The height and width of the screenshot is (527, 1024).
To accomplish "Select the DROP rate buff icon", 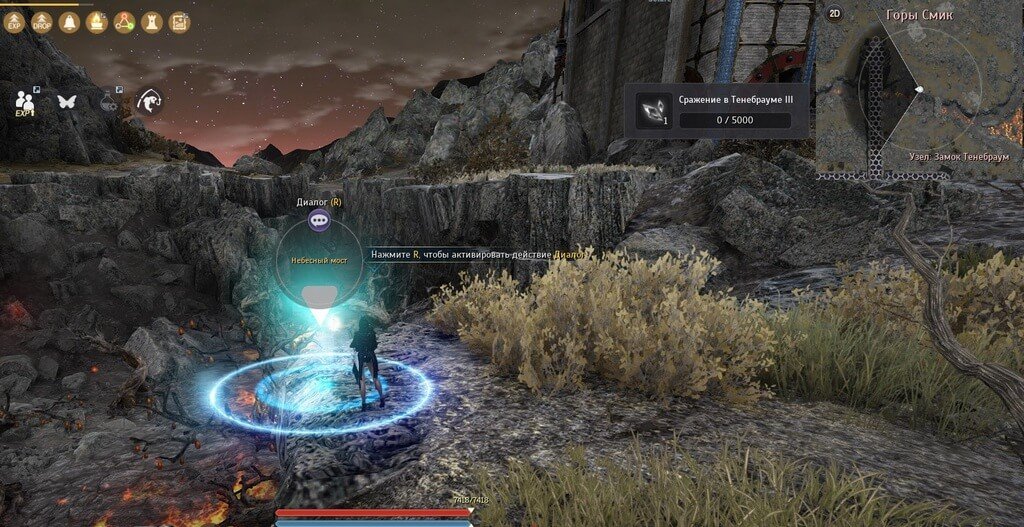I will click(42, 22).
